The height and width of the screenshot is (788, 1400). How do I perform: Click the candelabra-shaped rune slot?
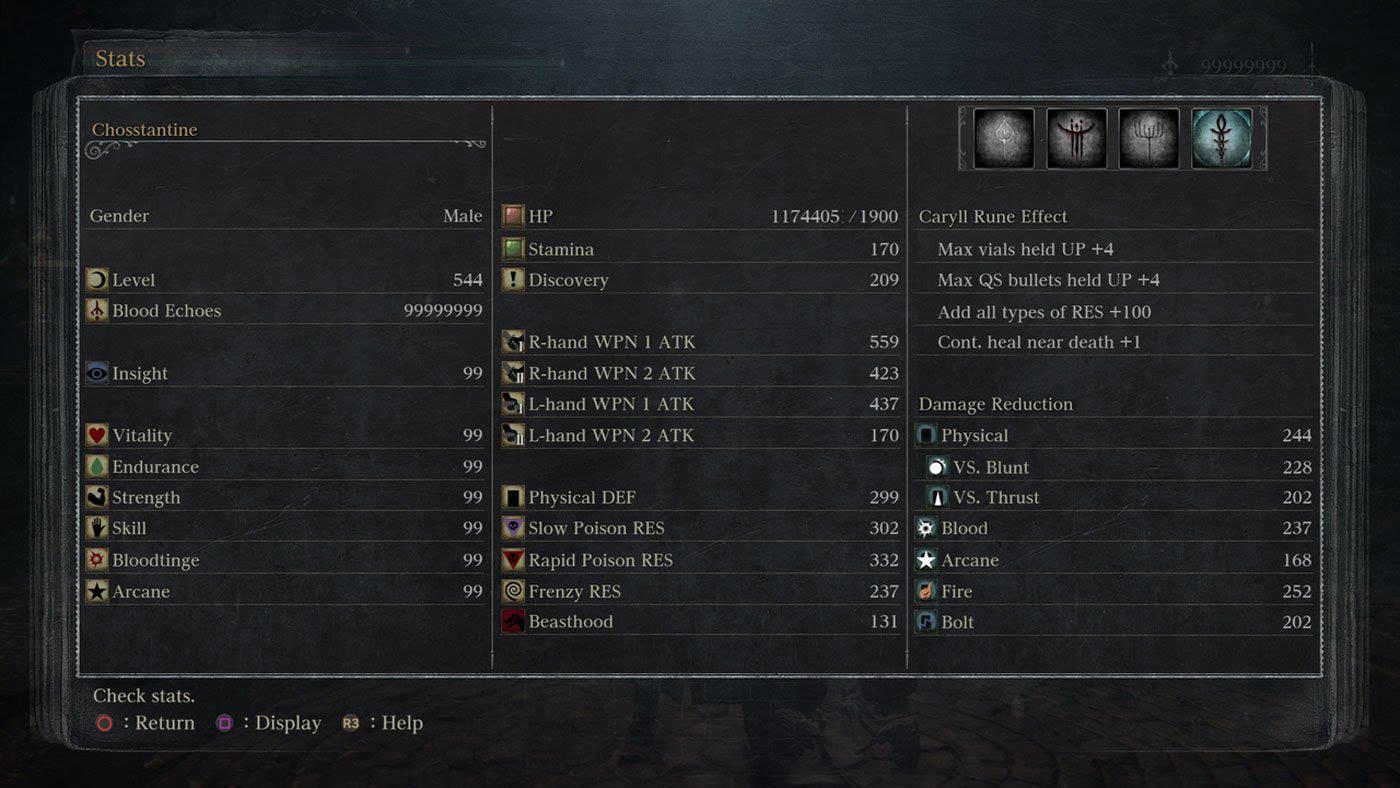tap(1149, 138)
